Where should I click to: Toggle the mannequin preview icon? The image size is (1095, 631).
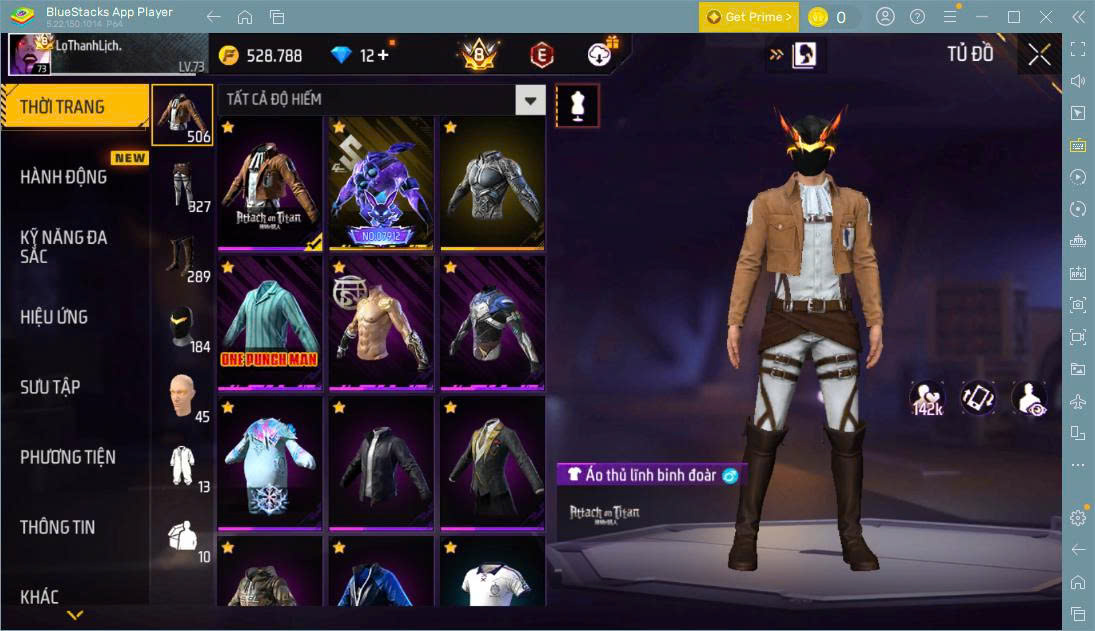(x=577, y=105)
